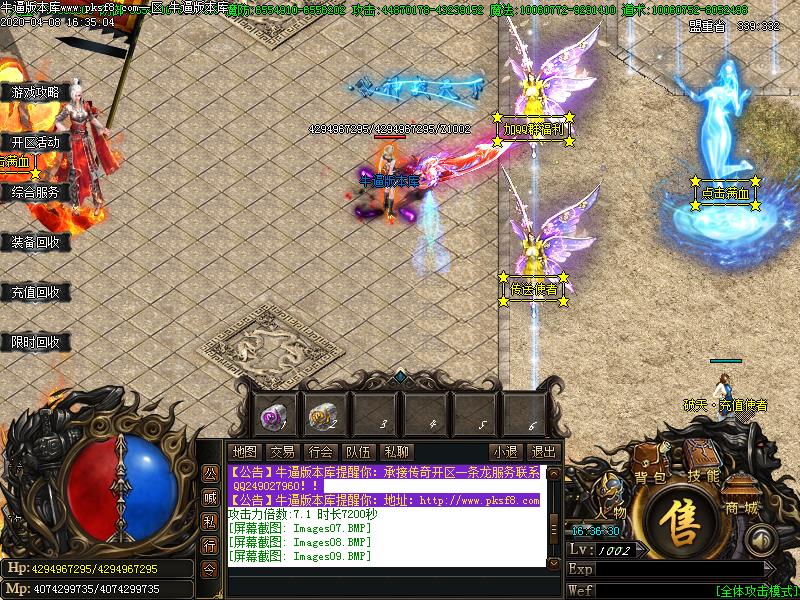Viewport: 800px width, 600px height.
Task: Use the purple scroll in hotbar slot 1
Action: tap(273, 412)
